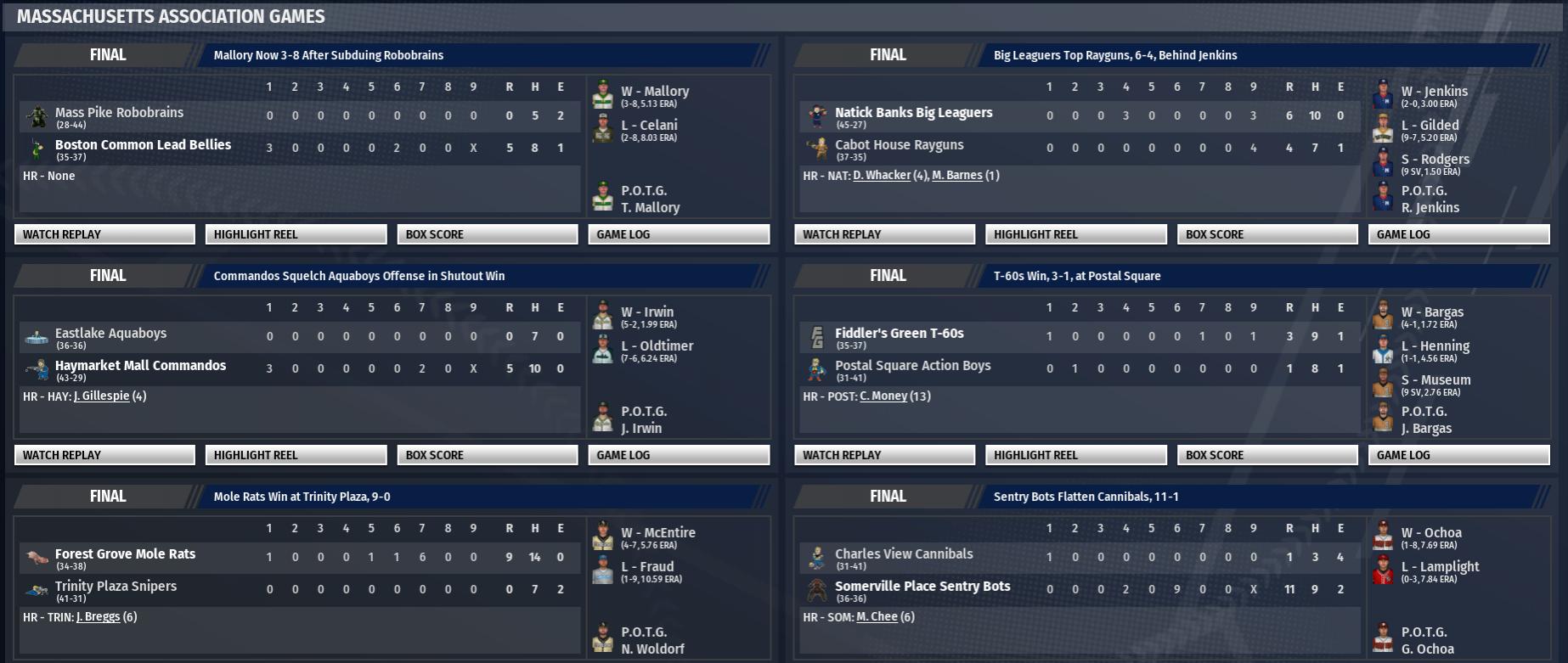Show highlight reel for Big Leaguers vs Rayguns
This screenshot has width=1568, height=663.
click(1075, 234)
